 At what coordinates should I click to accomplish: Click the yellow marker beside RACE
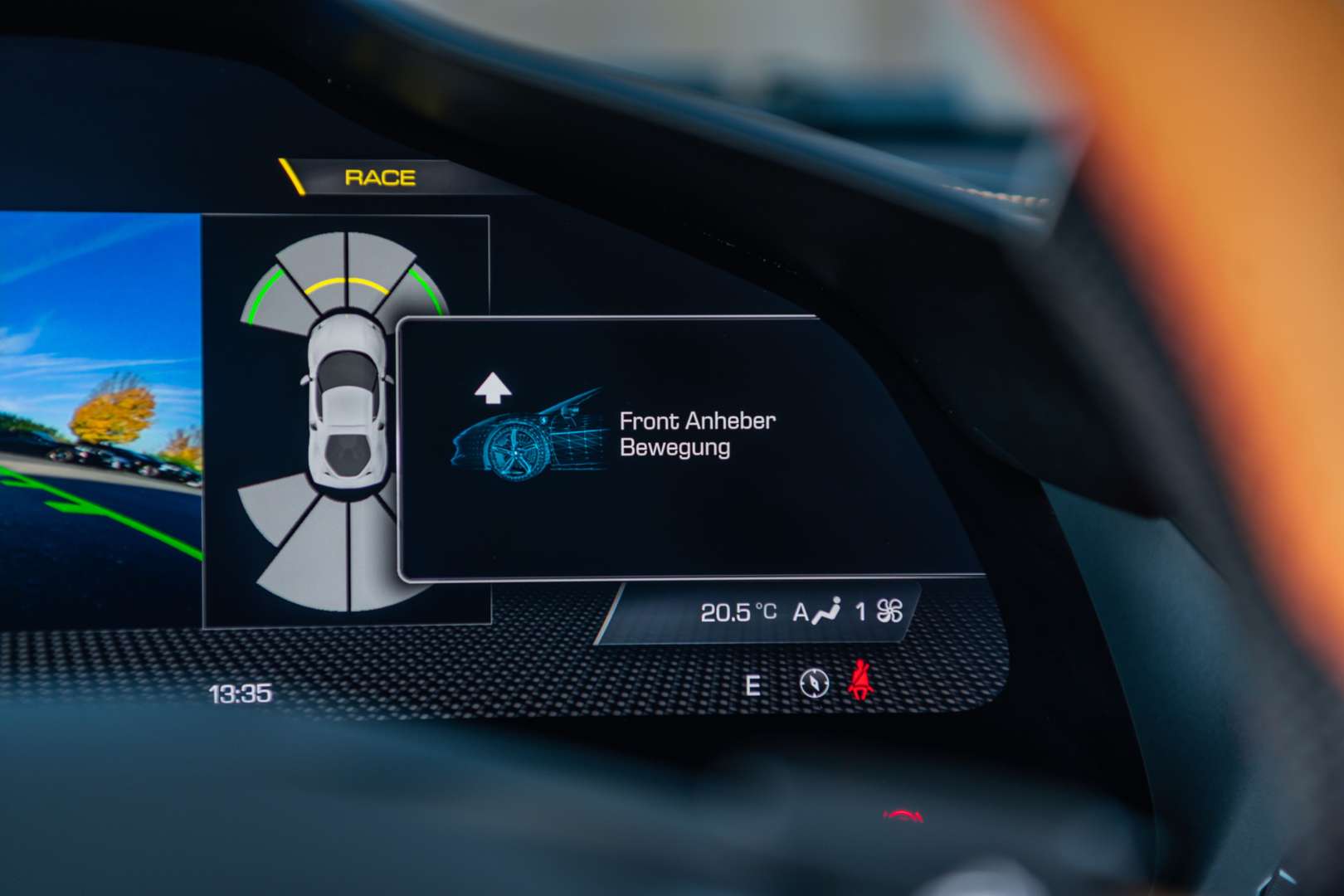290,176
